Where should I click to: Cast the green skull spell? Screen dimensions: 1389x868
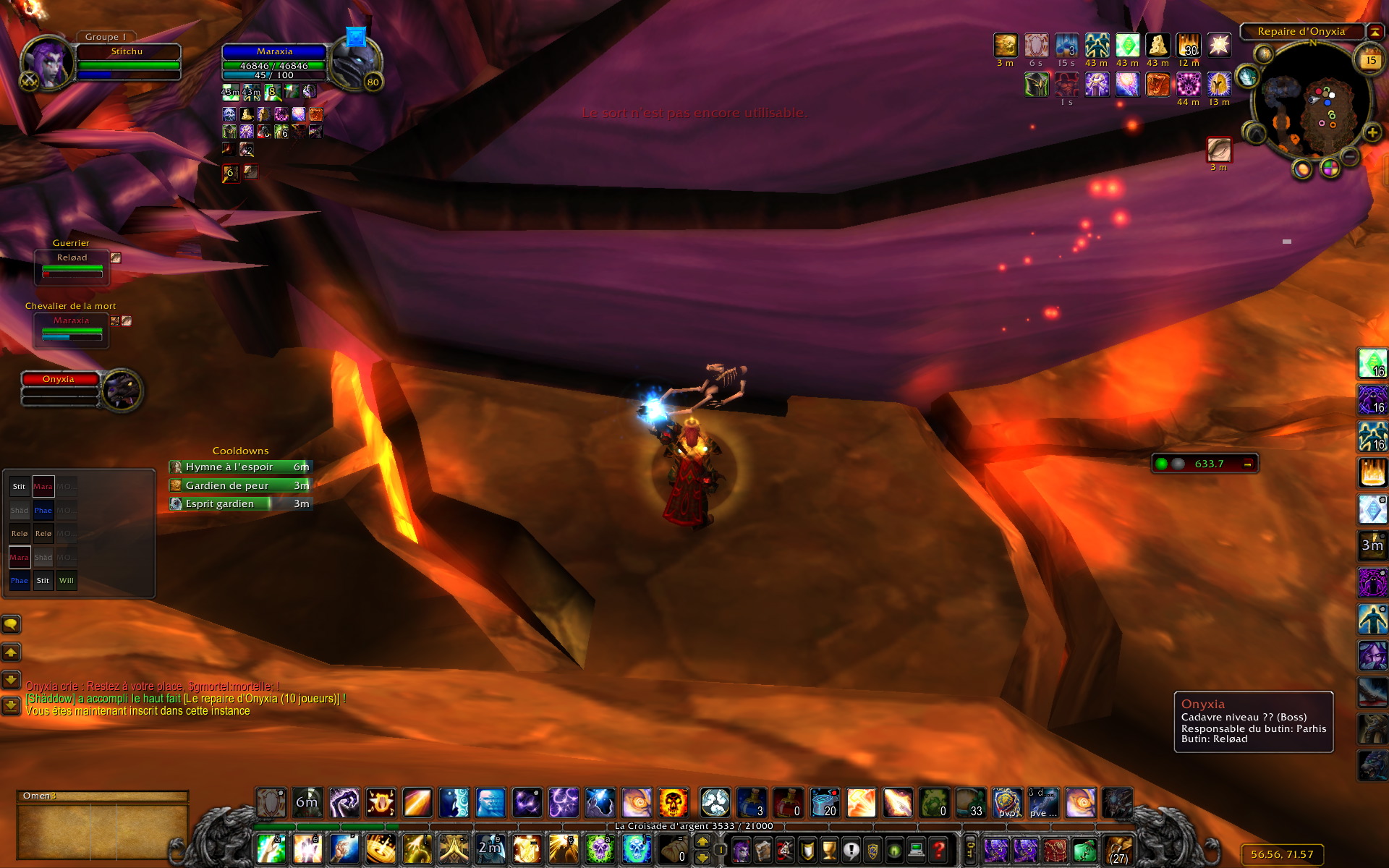point(599,849)
